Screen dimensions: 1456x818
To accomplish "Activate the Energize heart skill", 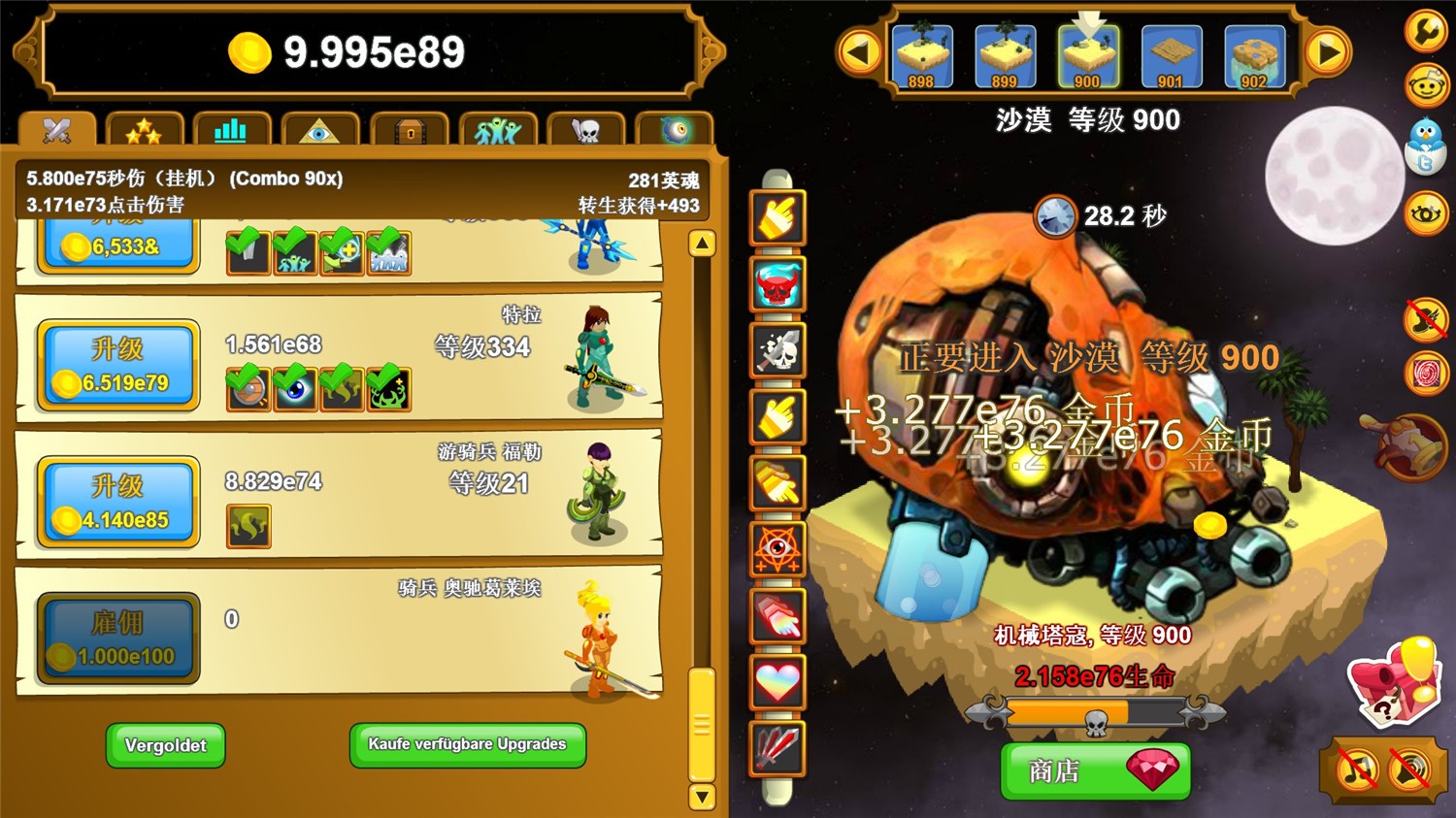I will pos(777,682).
